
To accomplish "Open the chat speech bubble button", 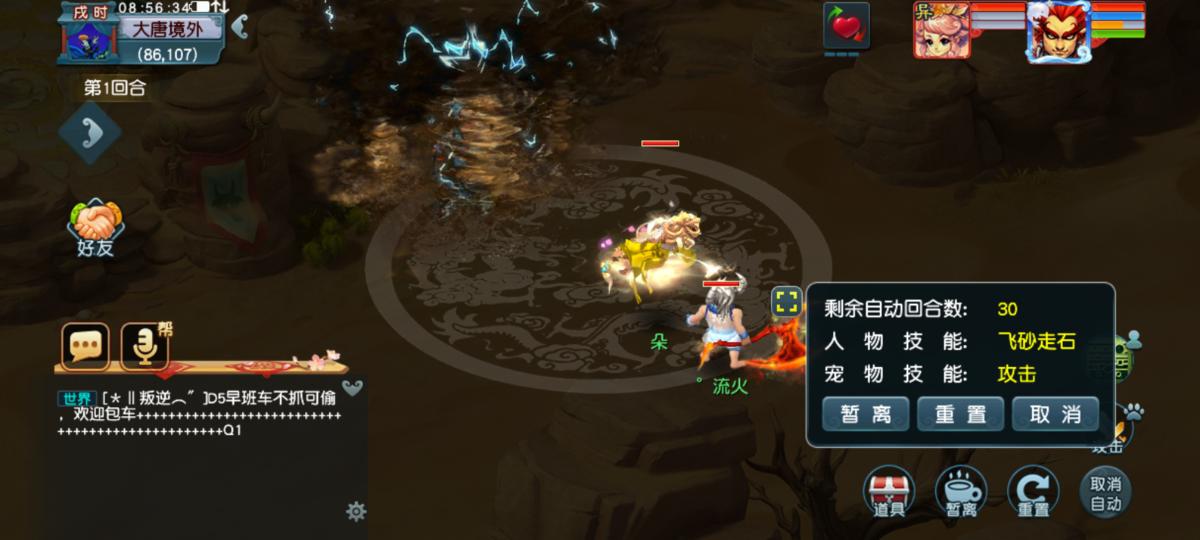I will [x=86, y=346].
